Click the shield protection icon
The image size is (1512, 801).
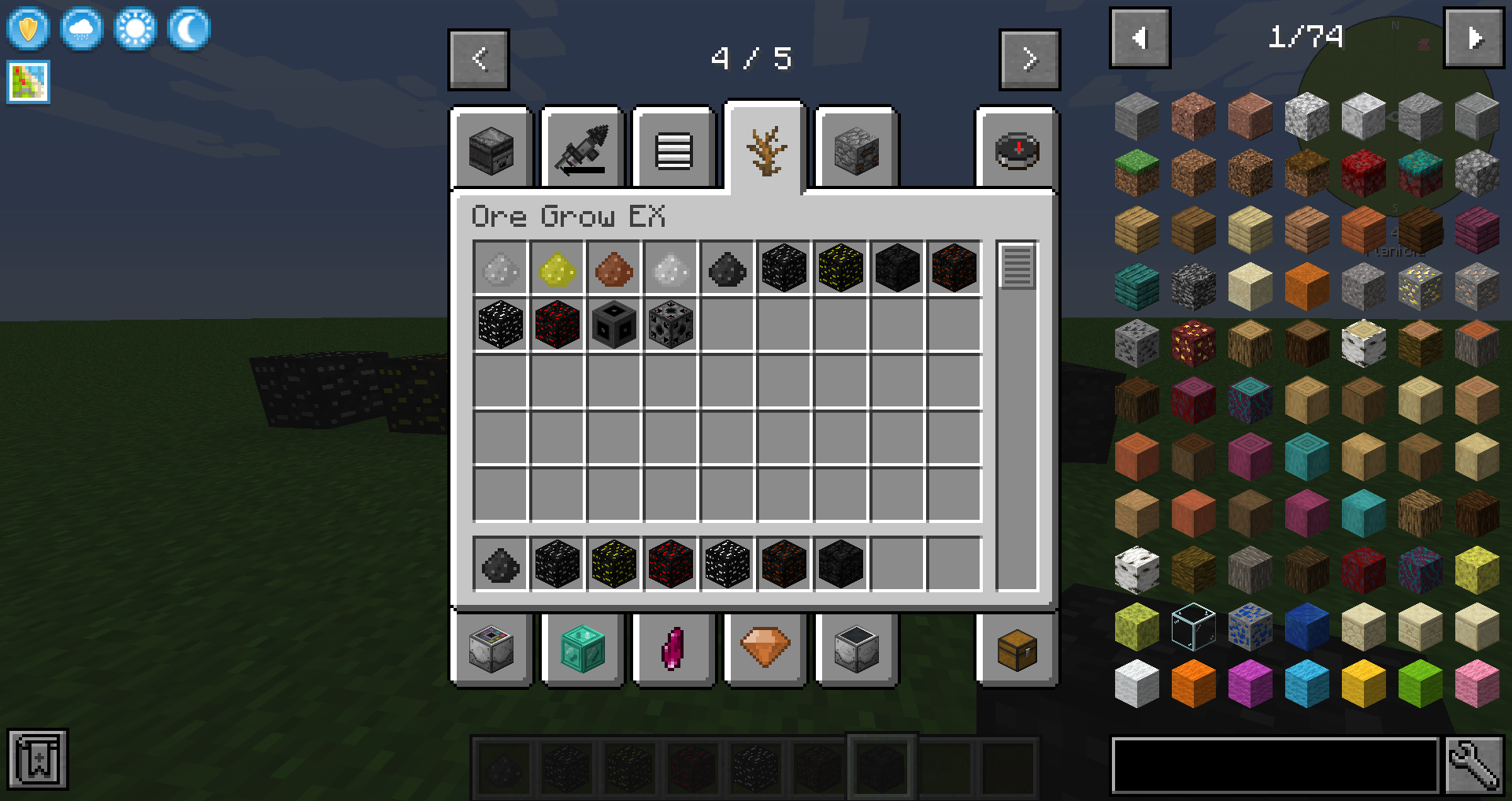[x=28, y=28]
